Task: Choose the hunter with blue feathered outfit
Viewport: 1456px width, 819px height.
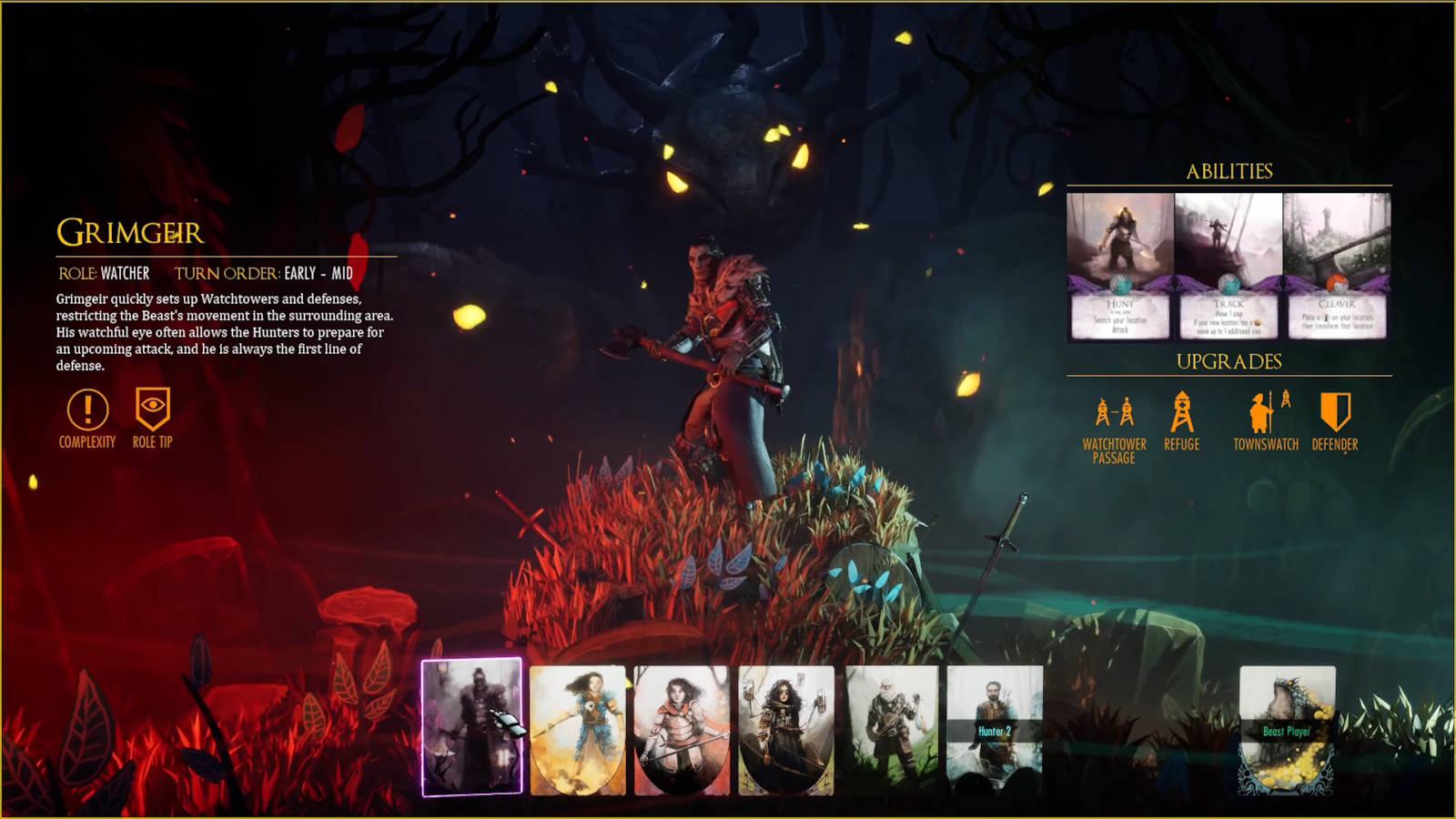Action: coord(578,730)
